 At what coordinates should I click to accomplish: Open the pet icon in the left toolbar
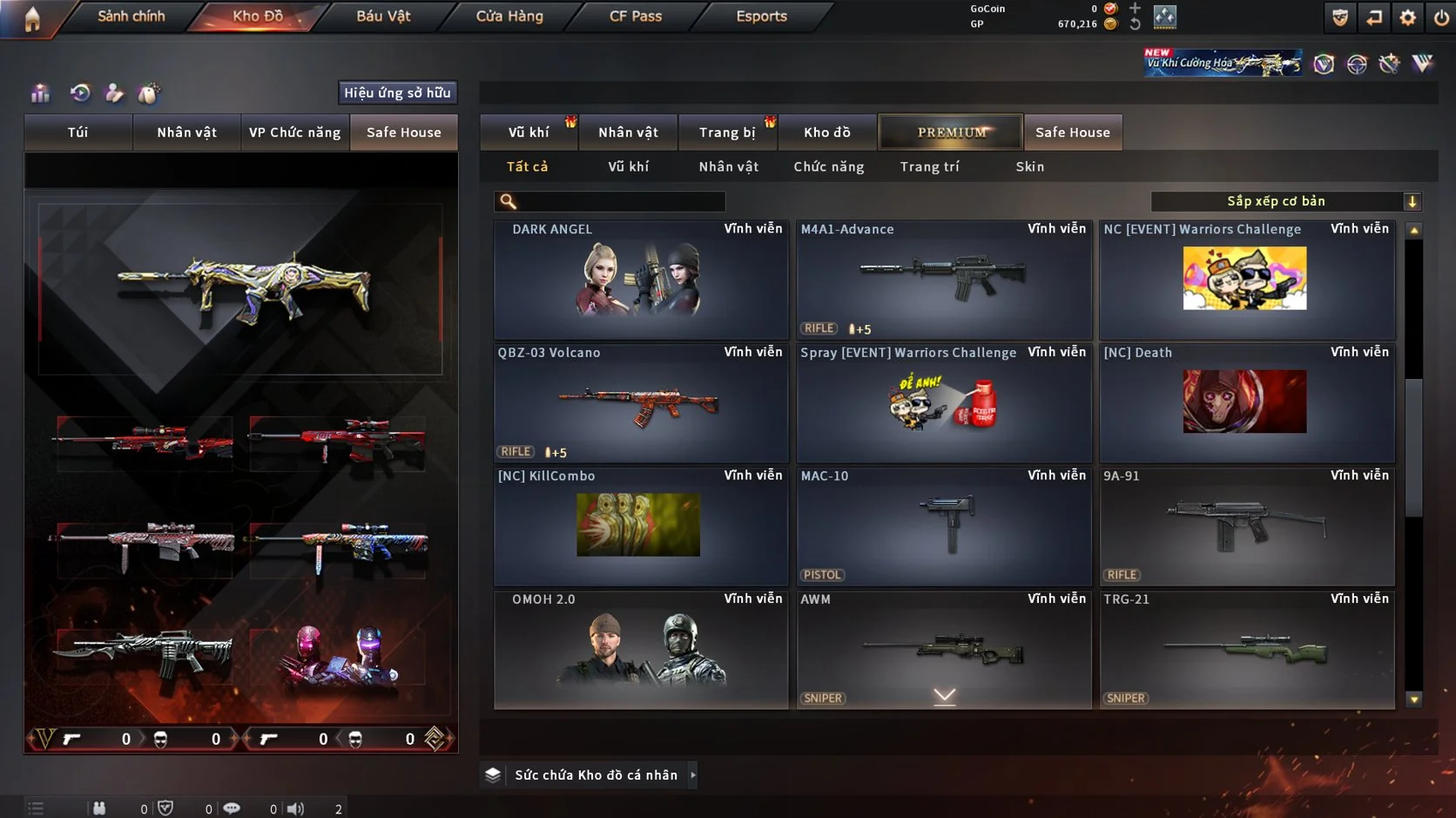147,92
